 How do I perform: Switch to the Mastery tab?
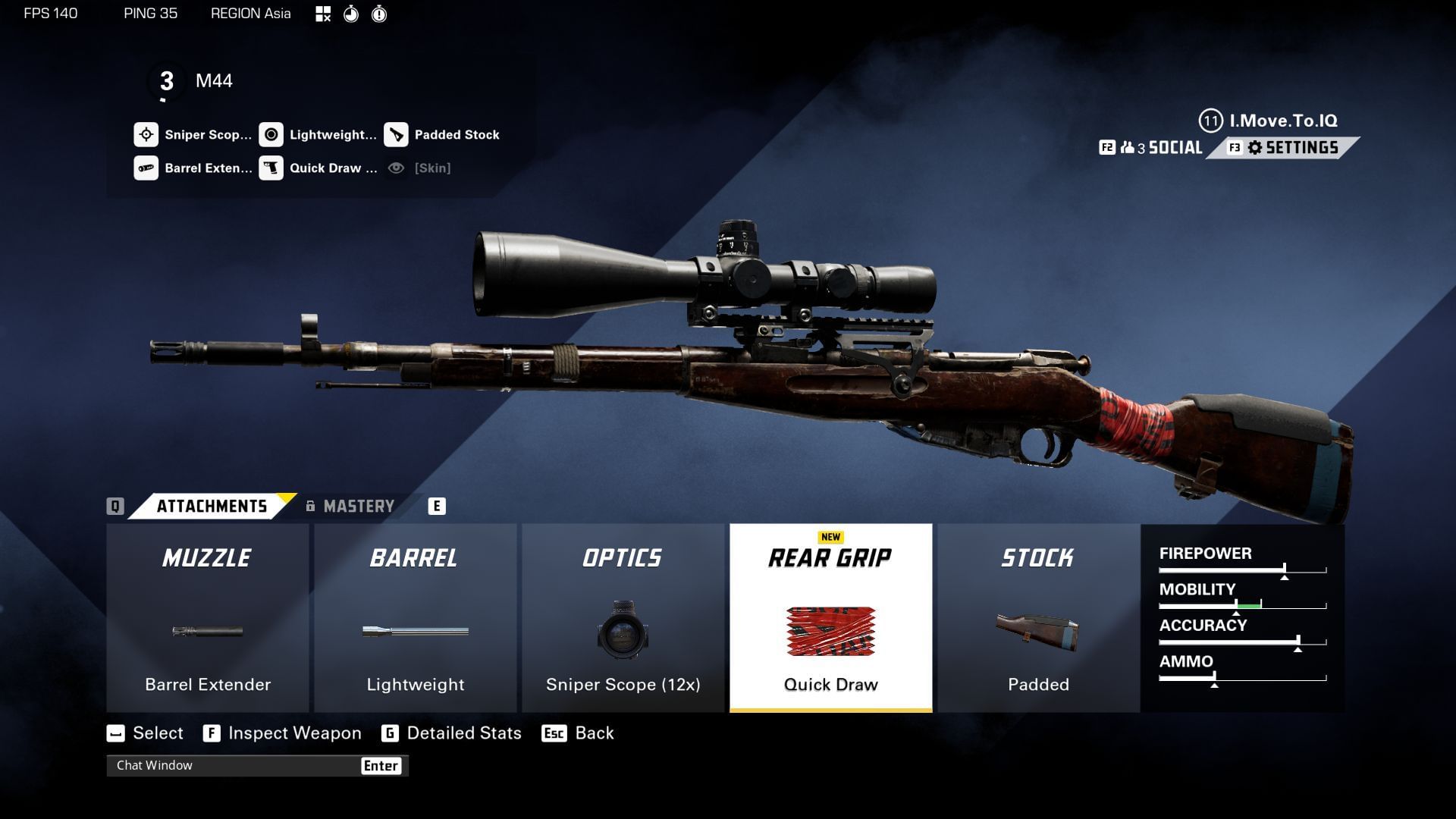[x=358, y=507]
